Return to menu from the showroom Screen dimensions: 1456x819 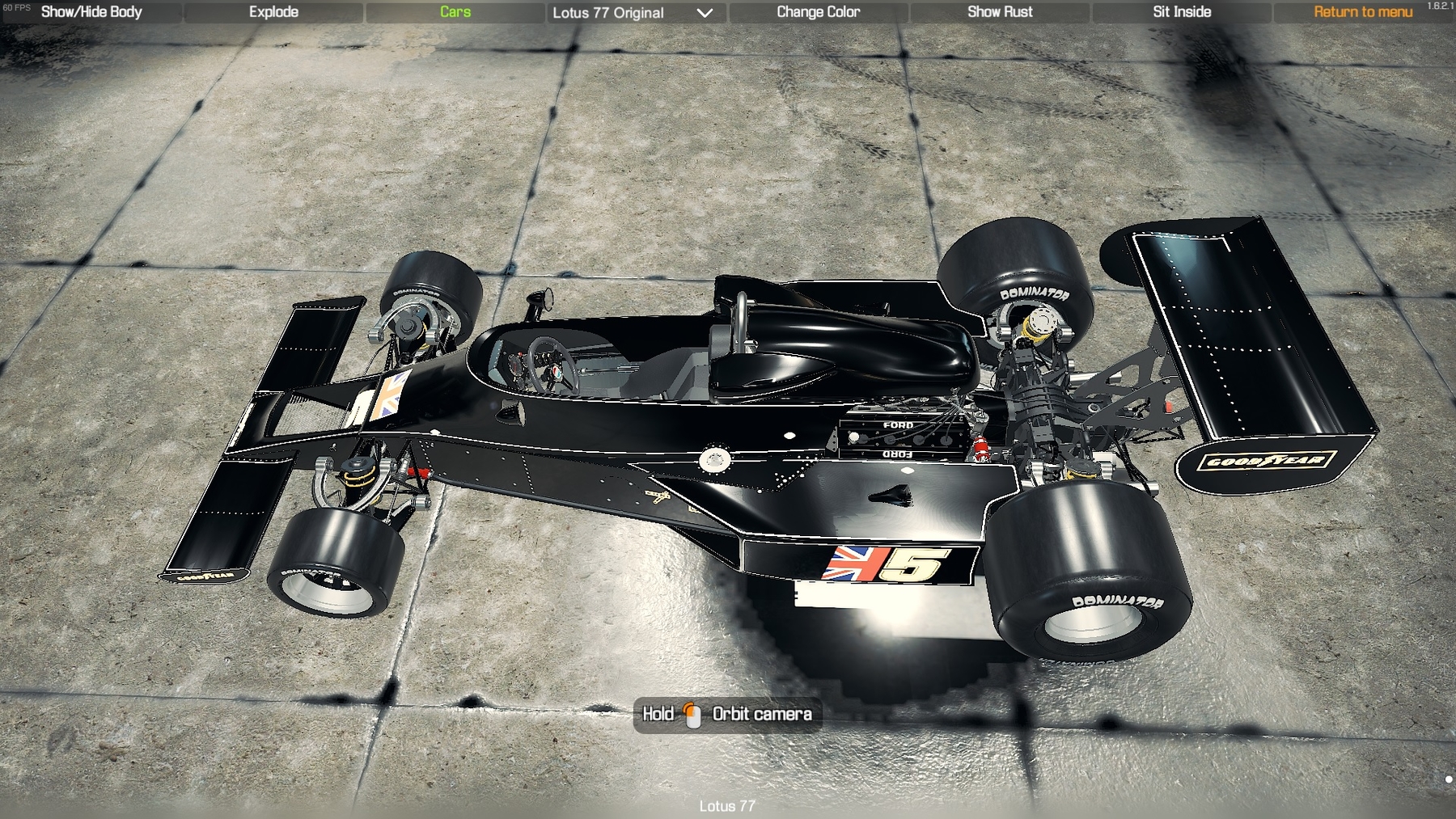pyautogui.click(x=1363, y=12)
